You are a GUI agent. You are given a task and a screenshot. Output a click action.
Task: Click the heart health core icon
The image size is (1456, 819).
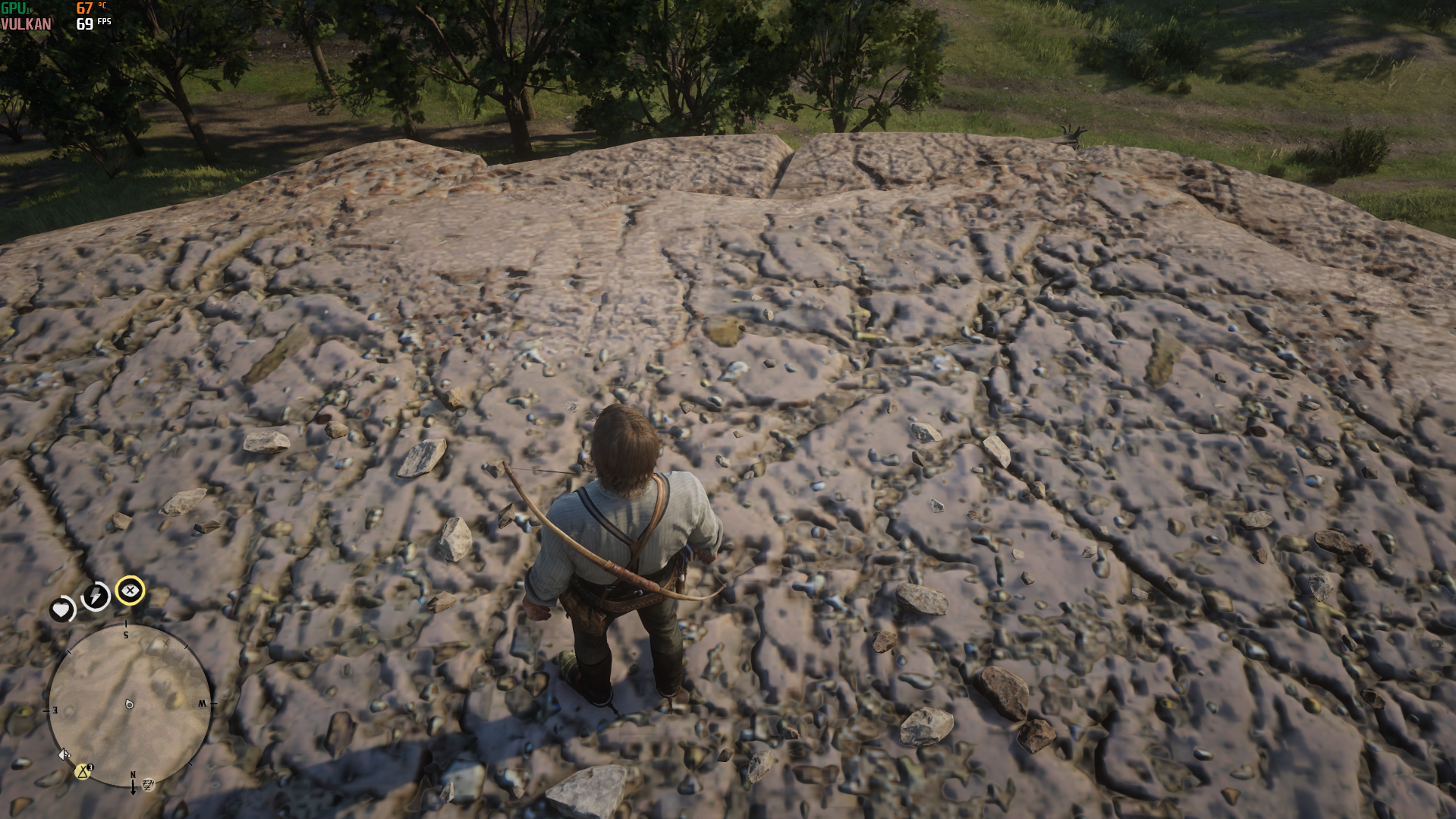(61, 610)
